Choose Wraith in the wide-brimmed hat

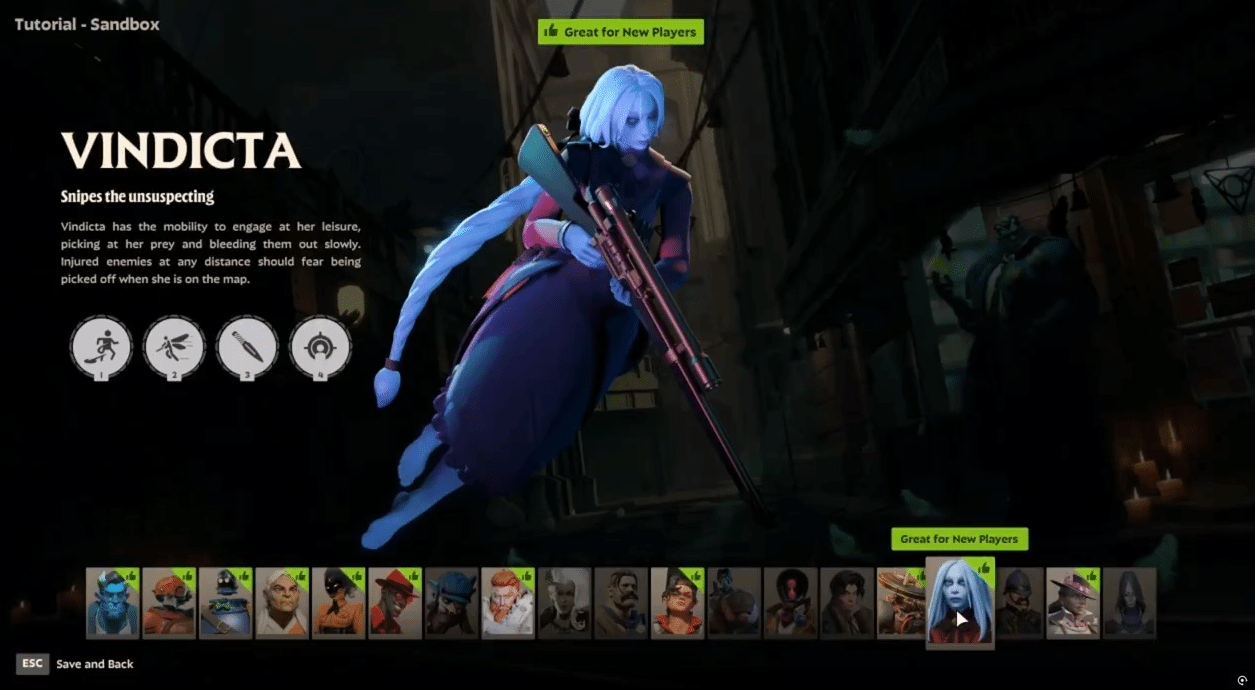pos(1073,602)
